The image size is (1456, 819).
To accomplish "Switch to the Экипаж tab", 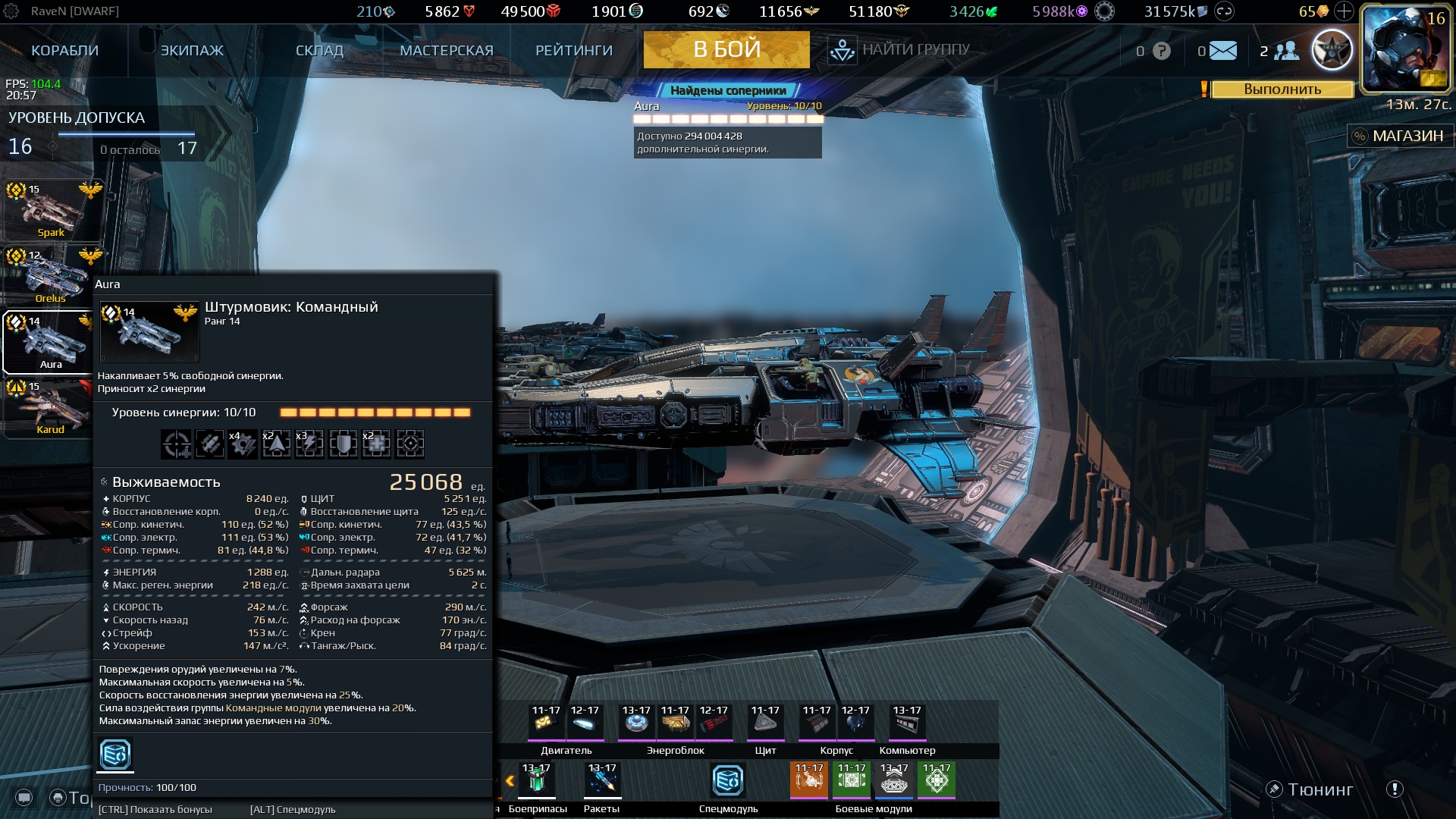I will click(192, 51).
